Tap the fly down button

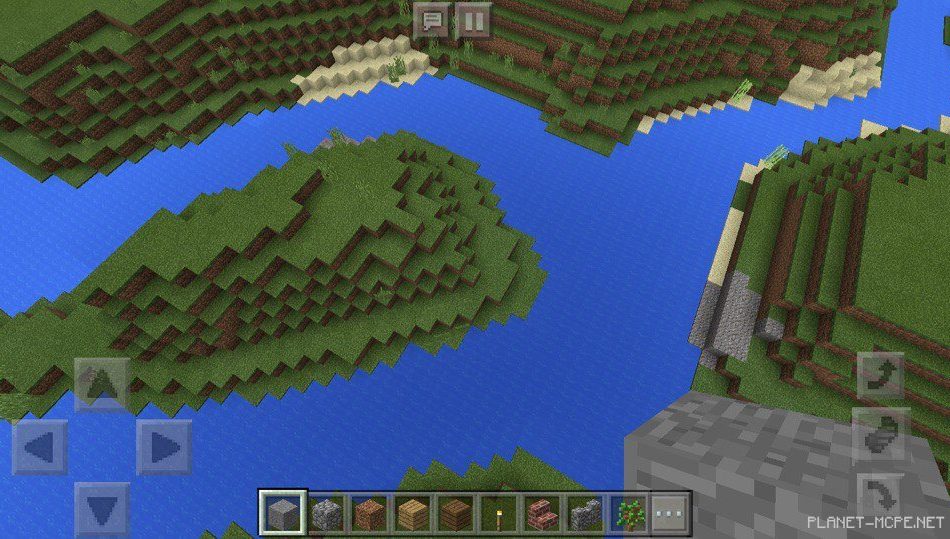[881, 493]
